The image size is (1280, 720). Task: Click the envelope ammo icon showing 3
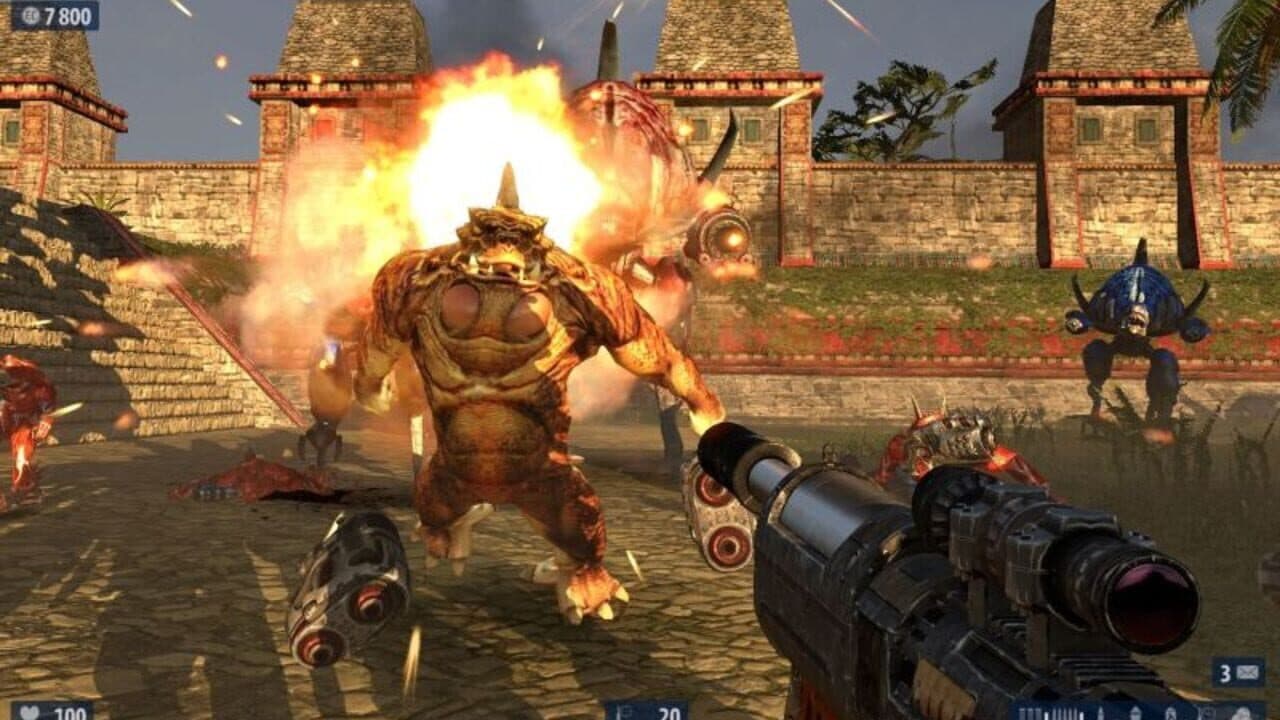pyautogui.click(x=1247, y=674)
